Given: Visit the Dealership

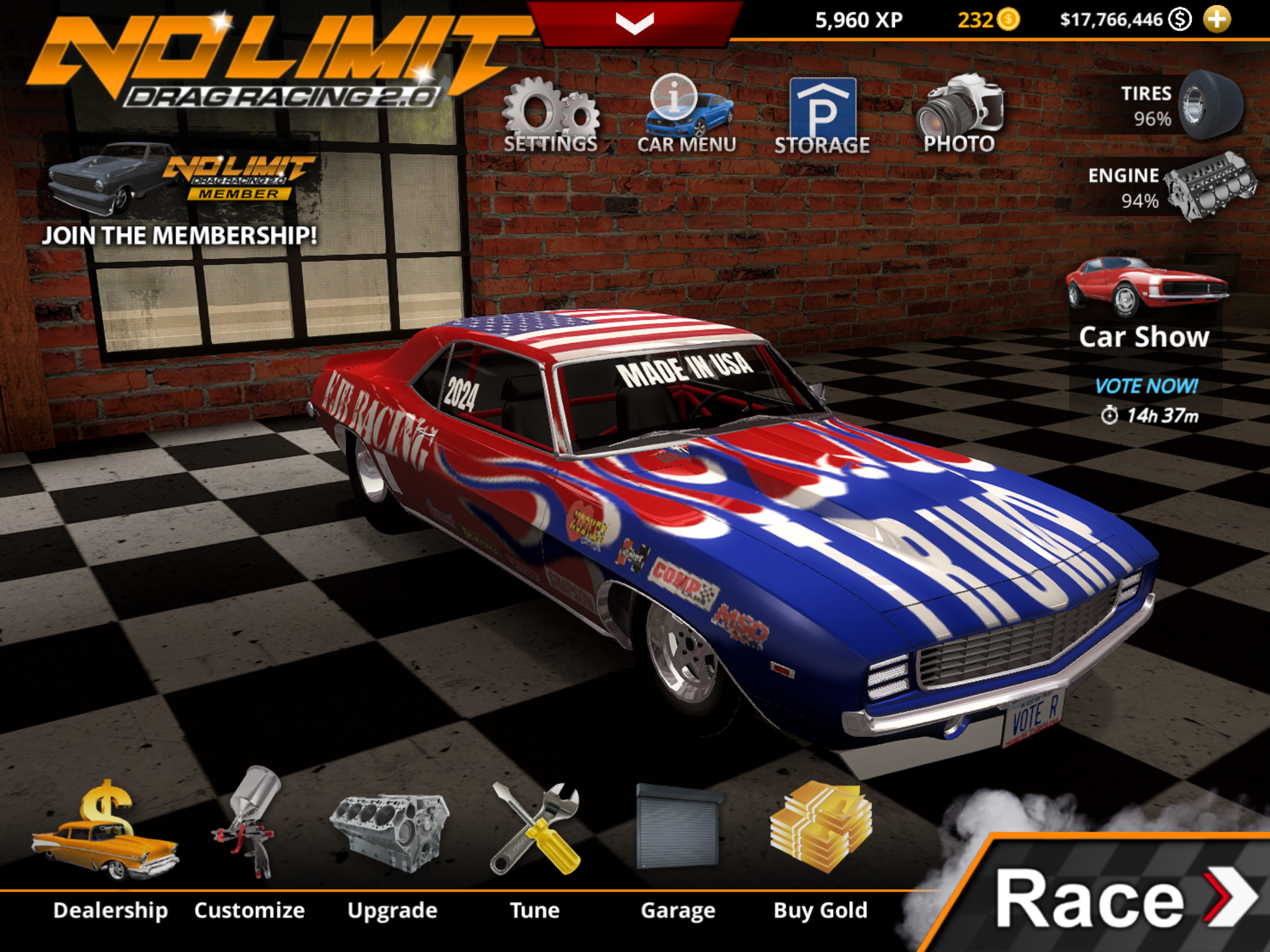Looking at the screenshot, I should tap(109, 840).
